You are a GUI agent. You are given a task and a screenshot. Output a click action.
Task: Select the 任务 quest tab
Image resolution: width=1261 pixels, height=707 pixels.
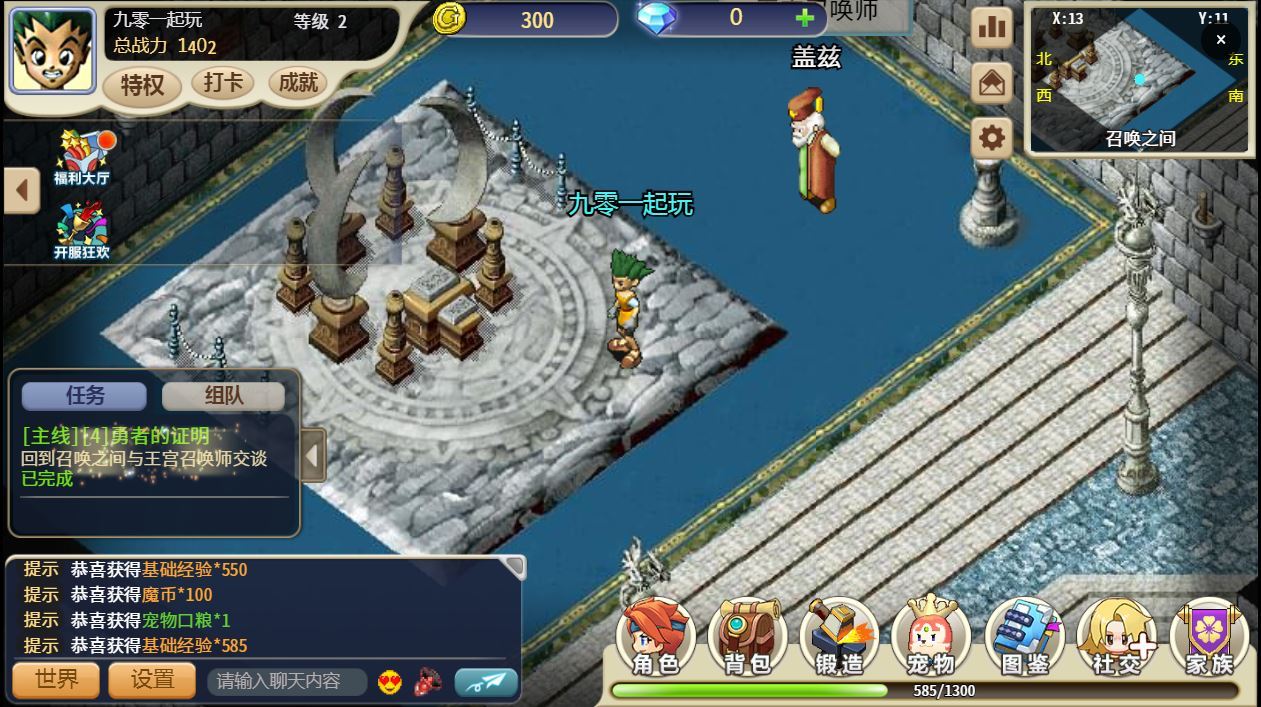click(85, 396)
